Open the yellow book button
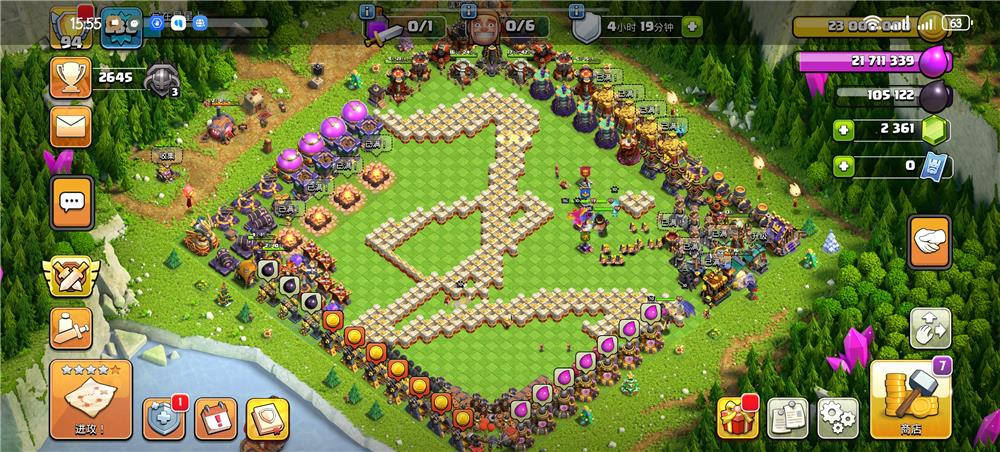Viewport: 1000px width, 452px height. click(x=267, y=418)
